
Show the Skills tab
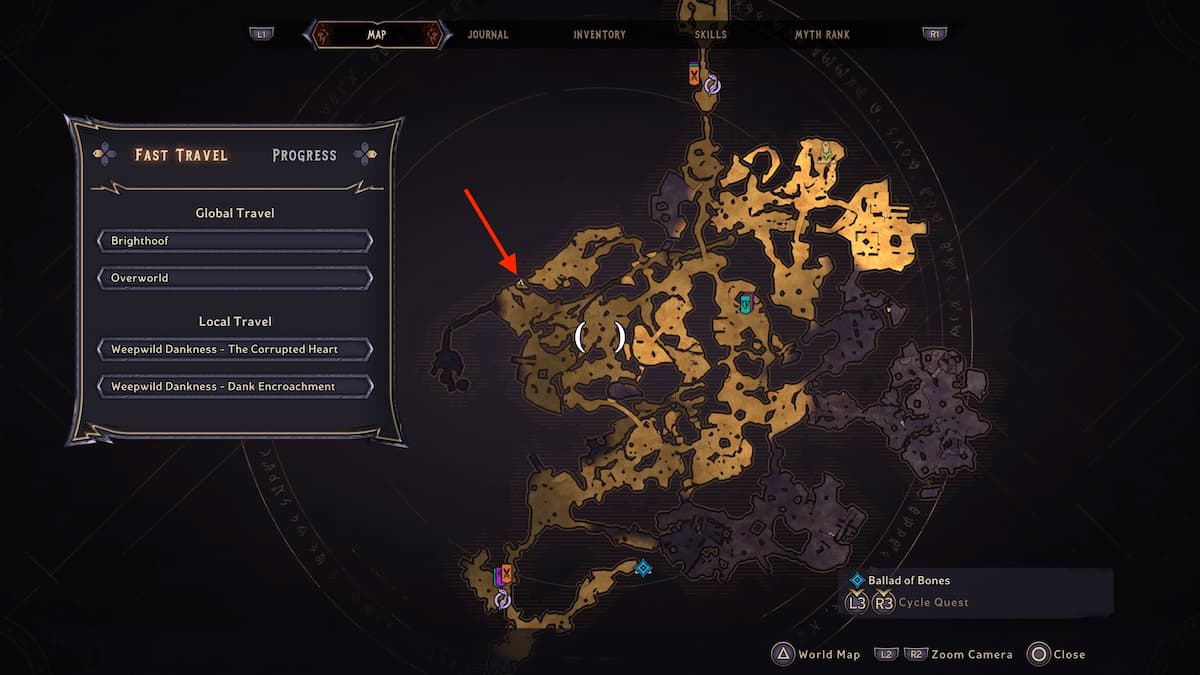[711, 34]
